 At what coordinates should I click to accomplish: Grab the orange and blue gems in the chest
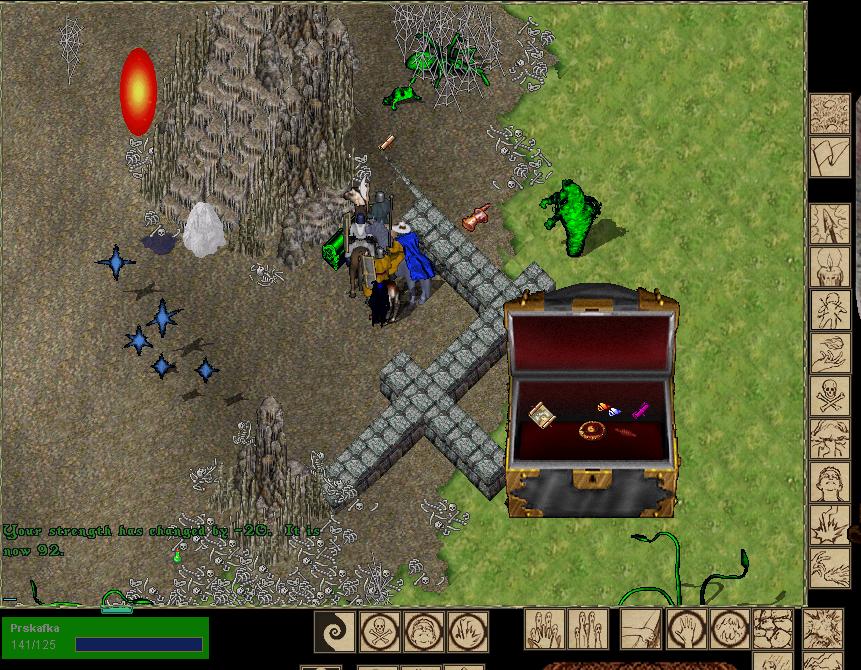pos(608,408)
